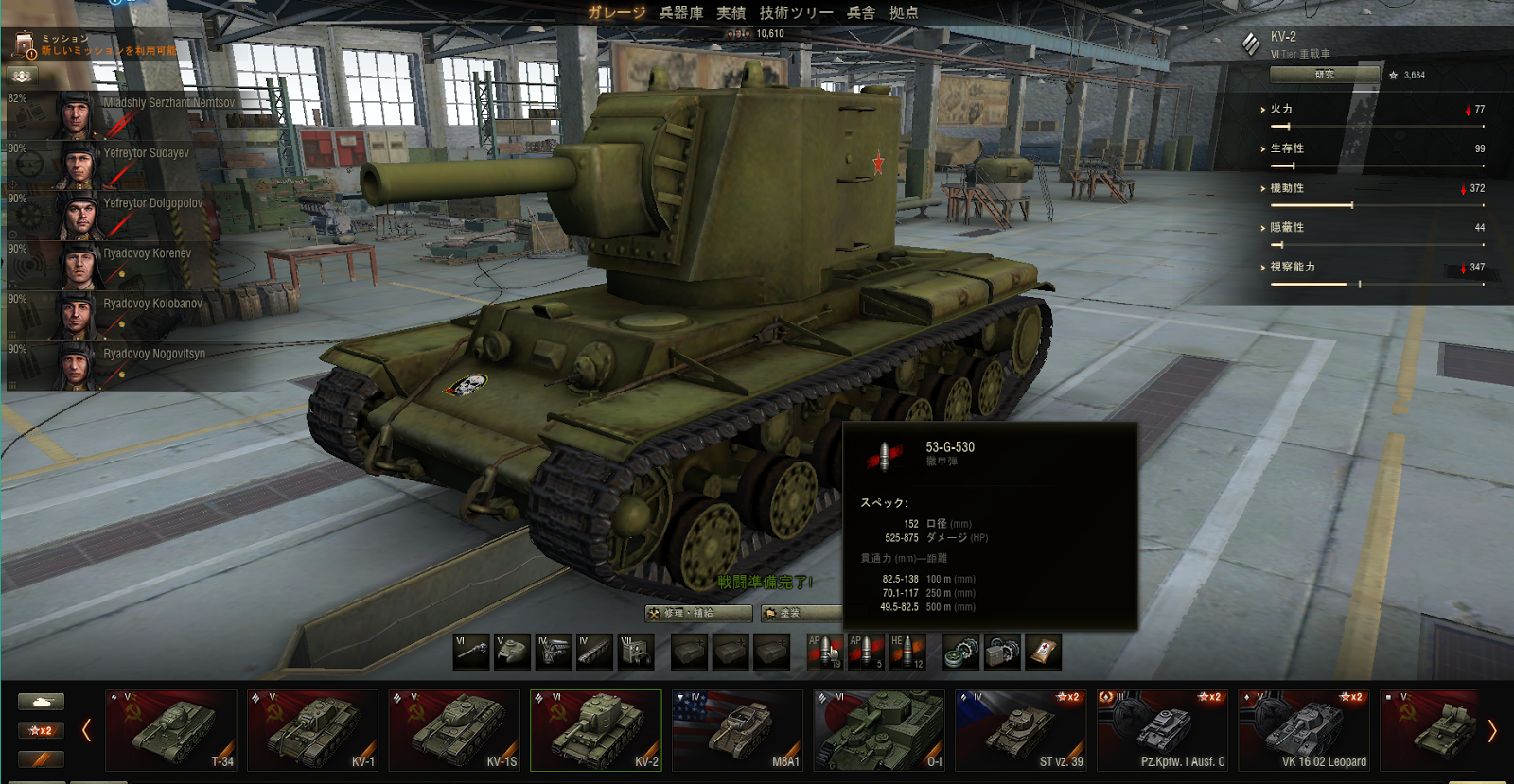This screenshot has width=1514, height=784.
Task: Open the 拠点 stronghold tab
Action: (x=904, y=12)
